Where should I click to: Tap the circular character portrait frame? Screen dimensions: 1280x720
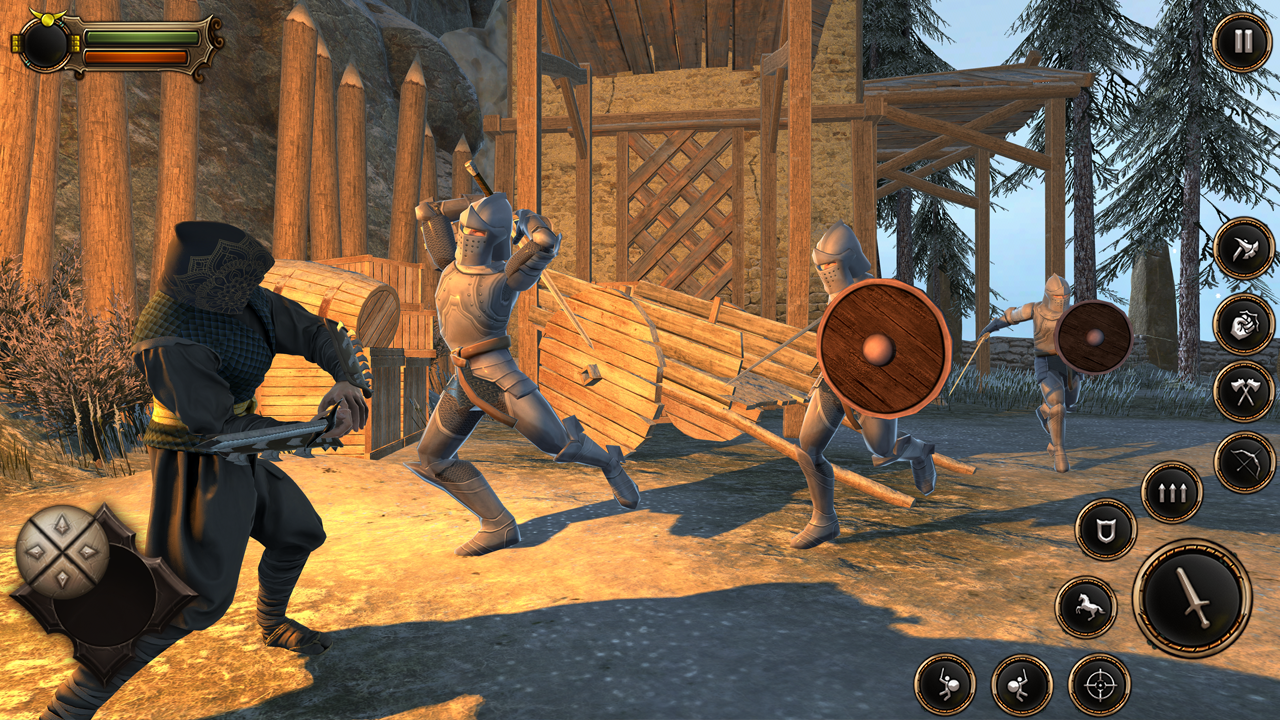tap(47, 46)
